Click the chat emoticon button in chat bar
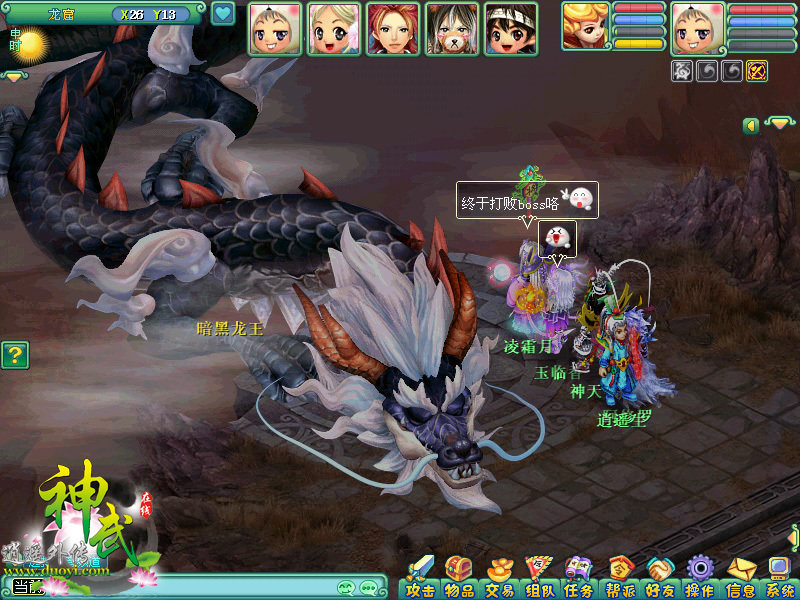Viewport: 800px width, 600px height. (347, 588)
